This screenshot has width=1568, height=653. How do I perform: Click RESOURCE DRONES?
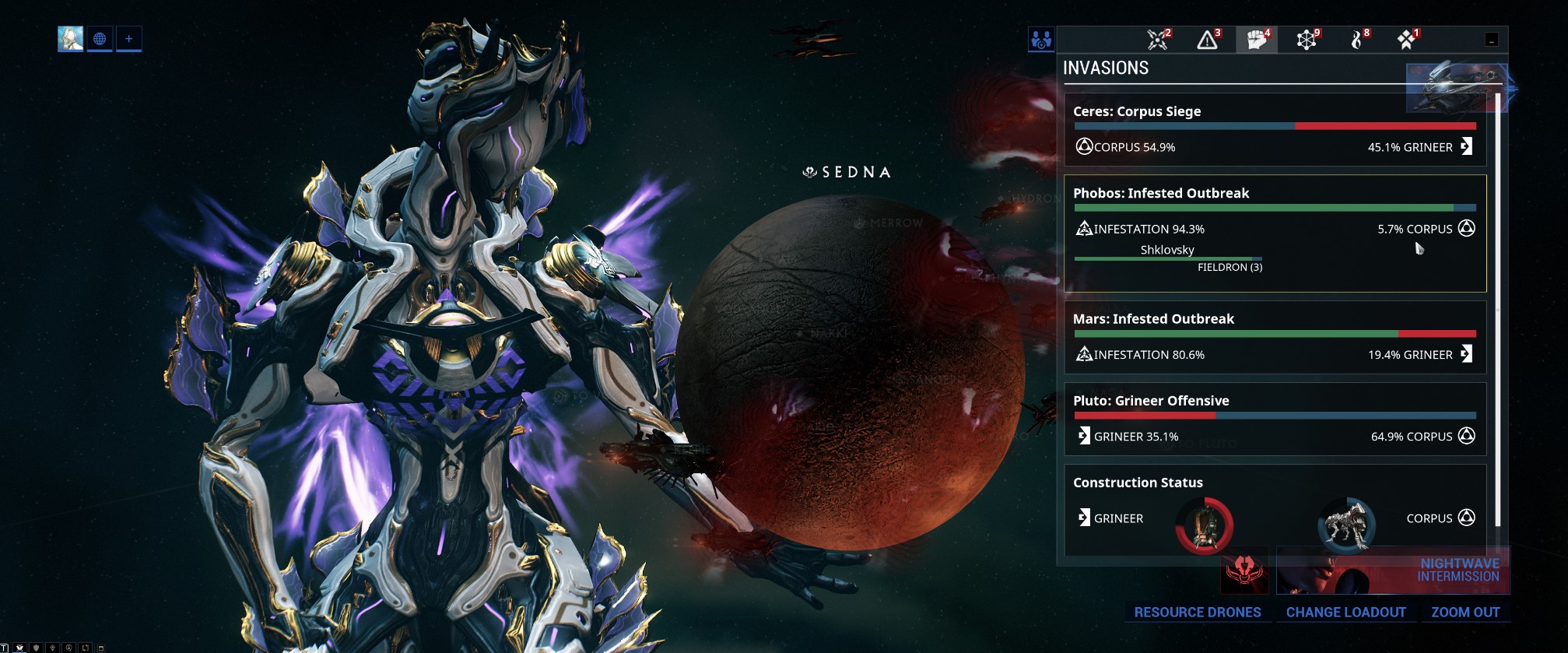tap(1198, 613)
